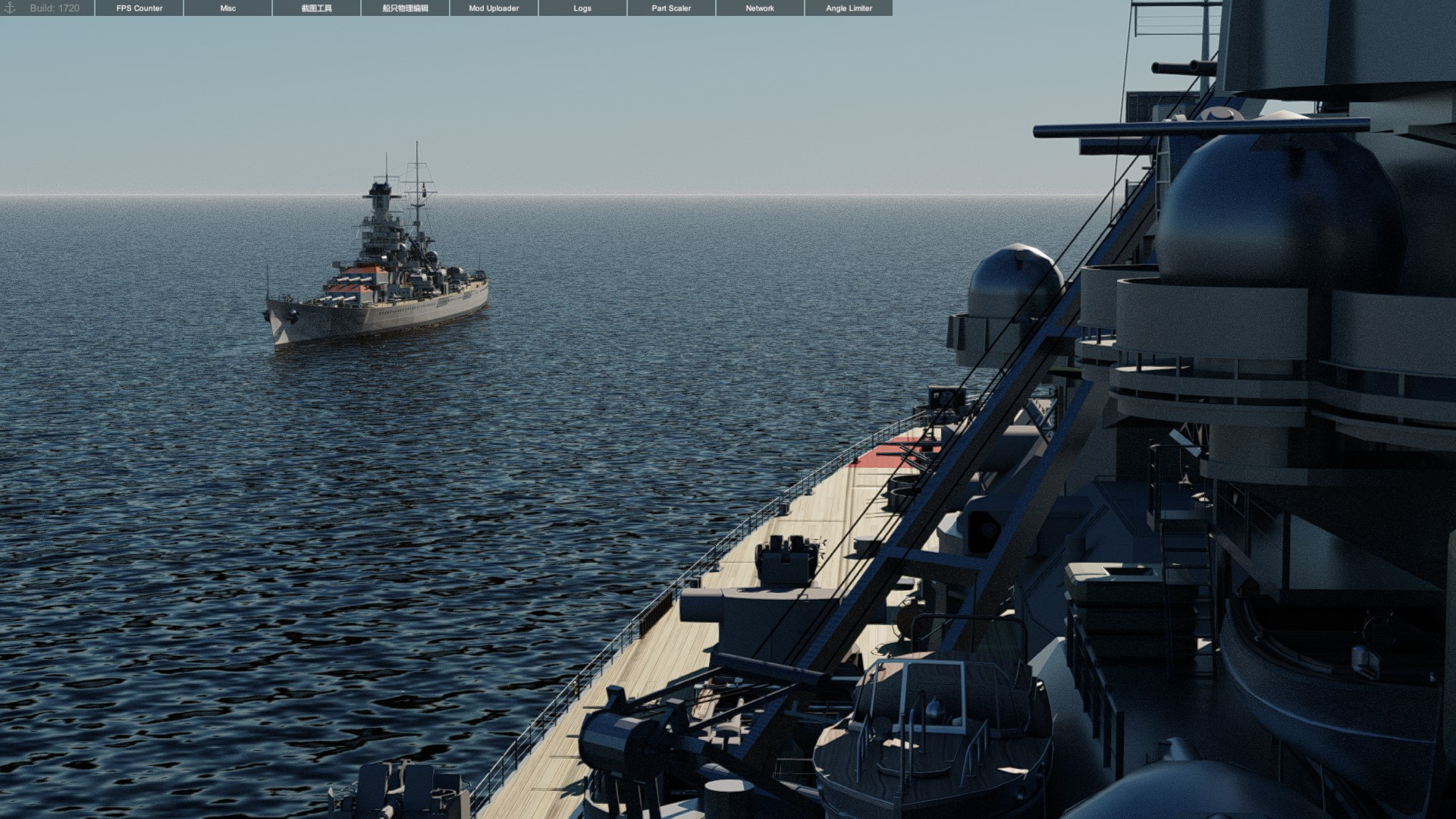Open the FPS Counter tool

140,8
